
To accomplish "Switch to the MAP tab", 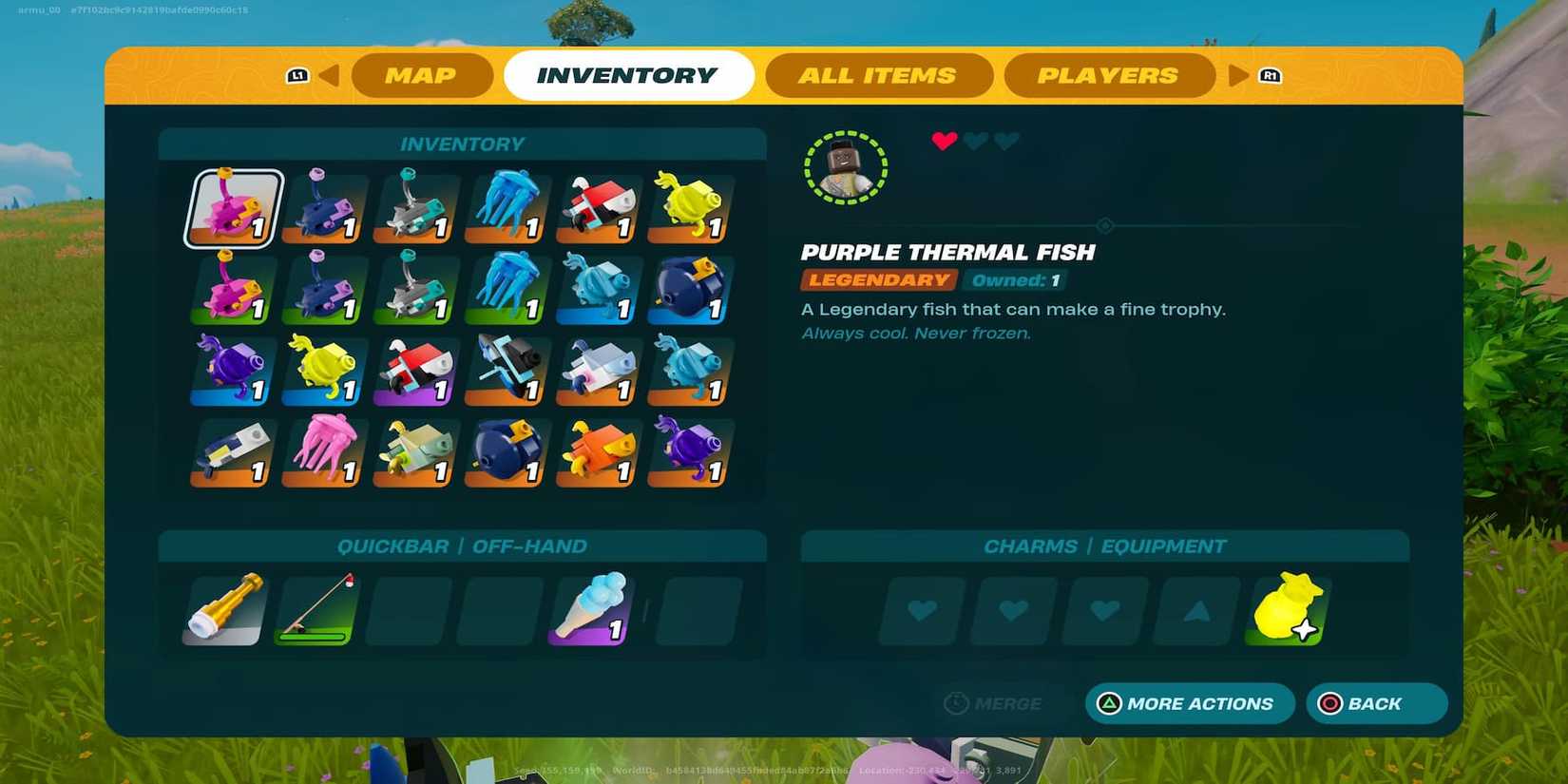I will click(421, 75).
